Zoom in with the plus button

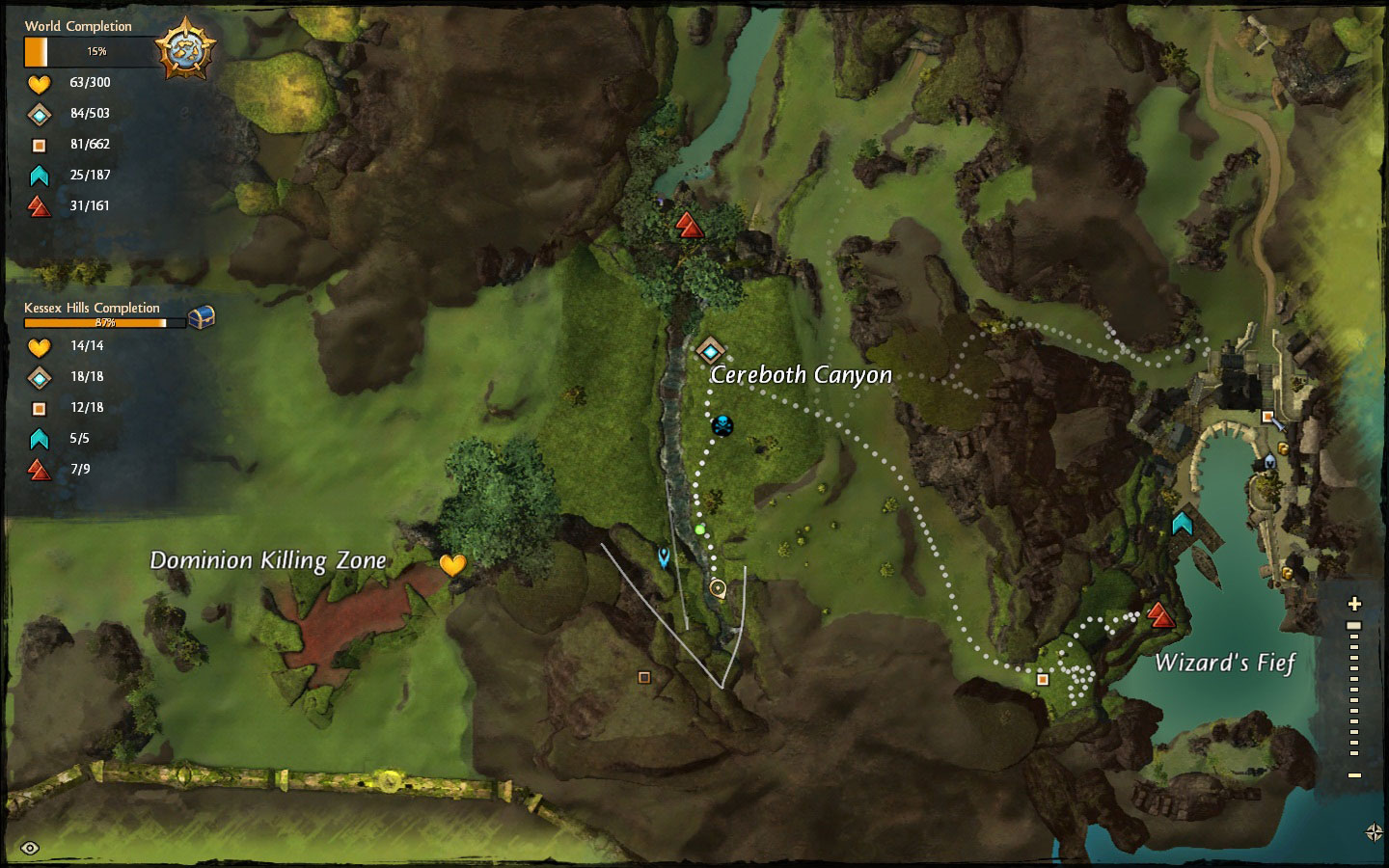coord(1354,605)
